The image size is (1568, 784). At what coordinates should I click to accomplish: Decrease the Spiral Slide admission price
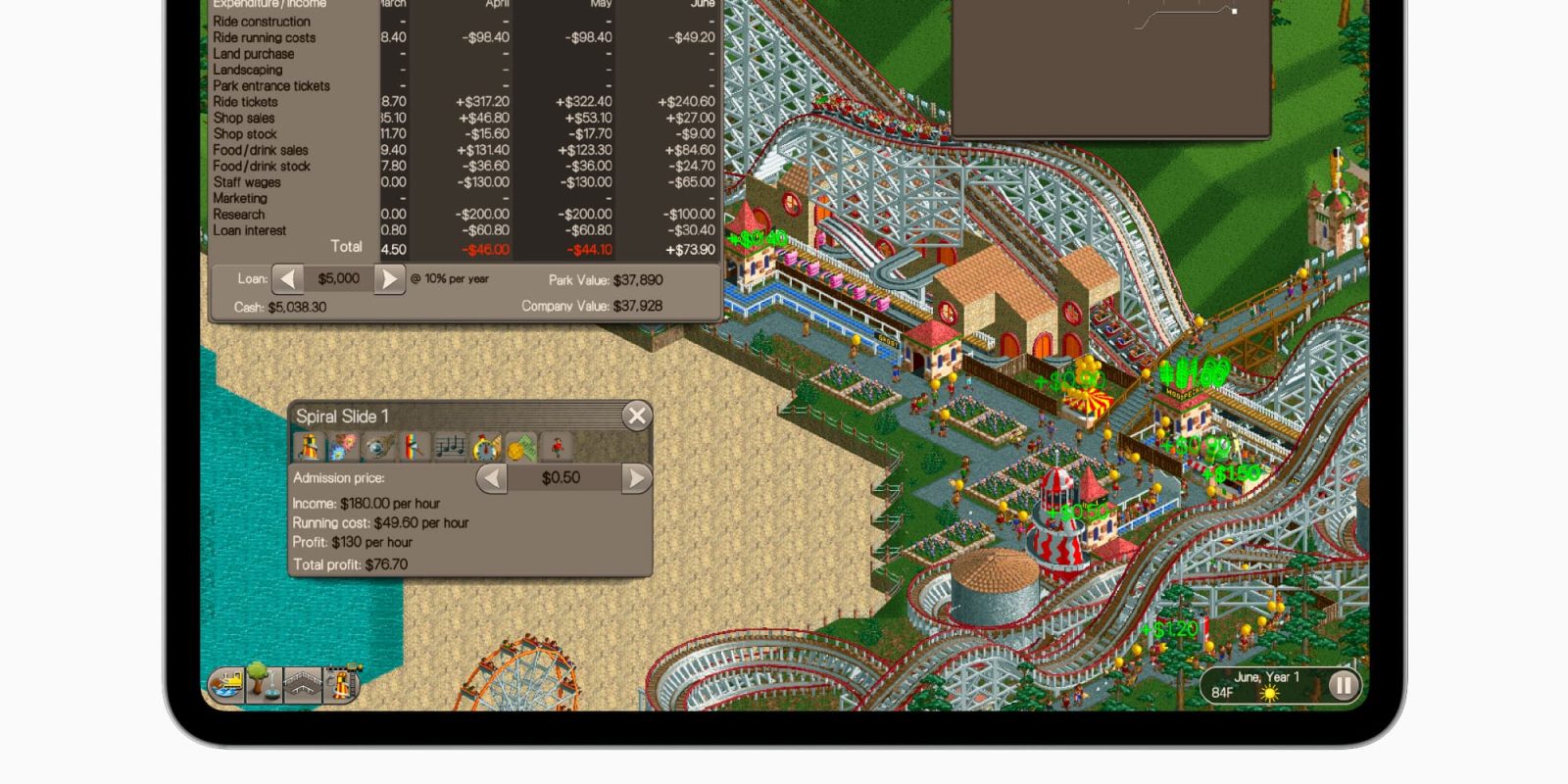tap(492, 478)
